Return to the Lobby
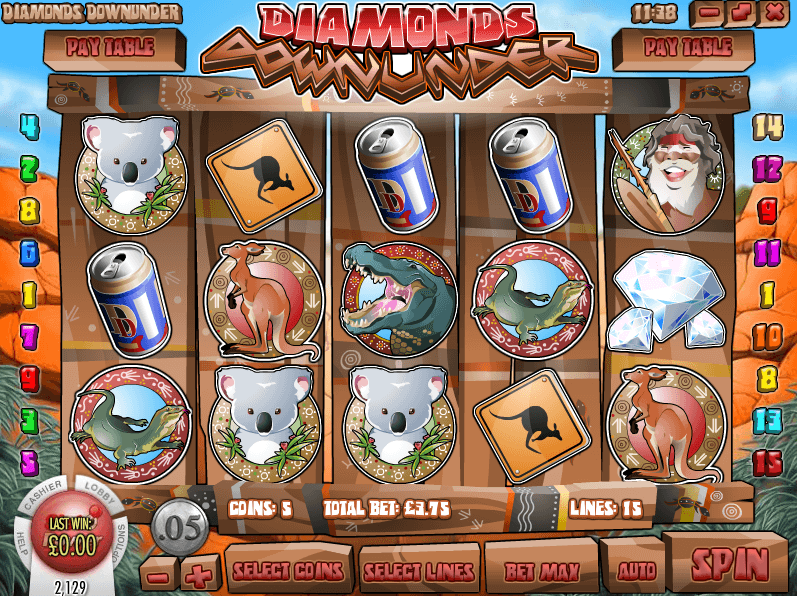797x596 pixels. (103, 494)
